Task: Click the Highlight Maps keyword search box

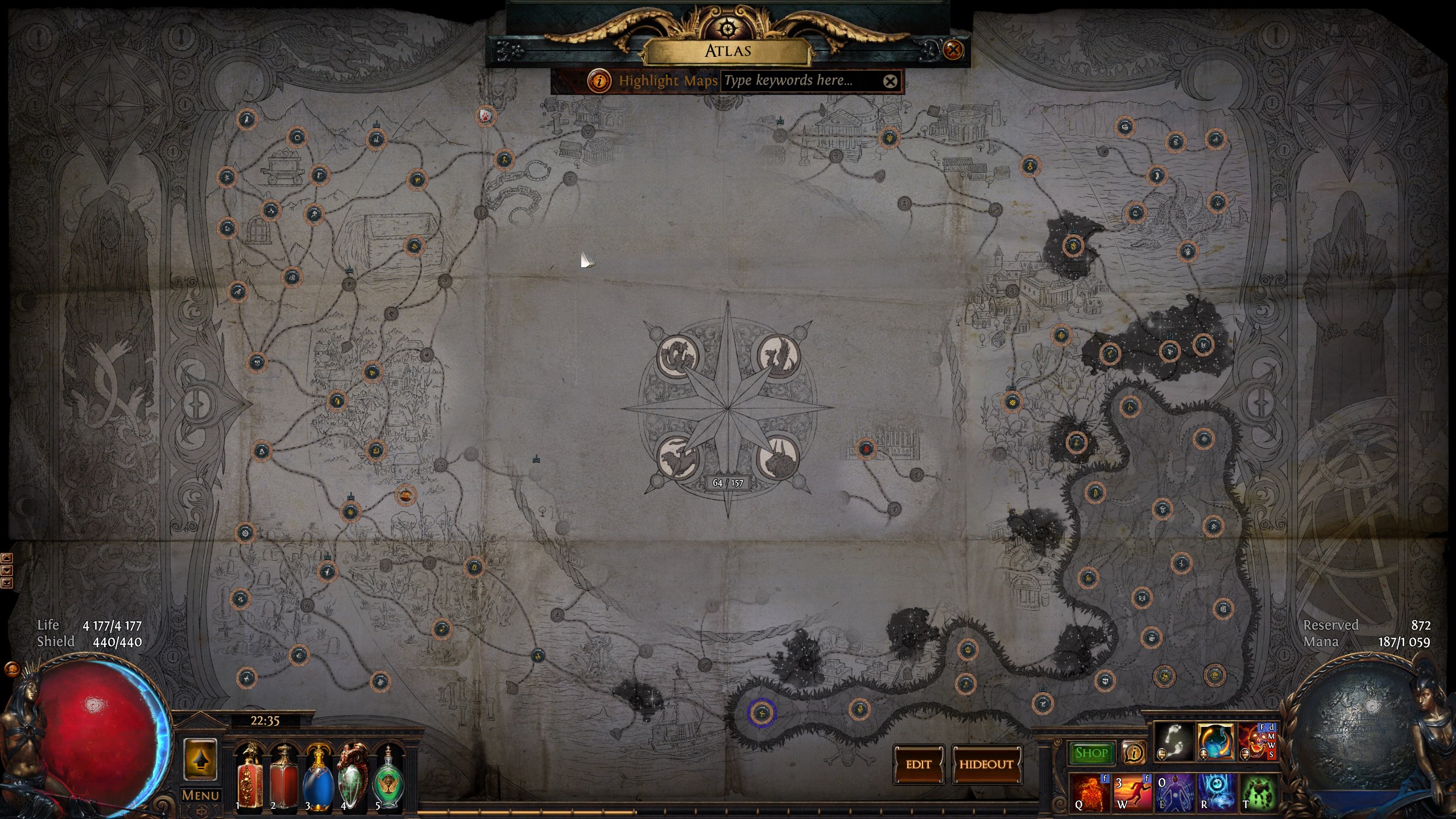Action: [801, 81]
